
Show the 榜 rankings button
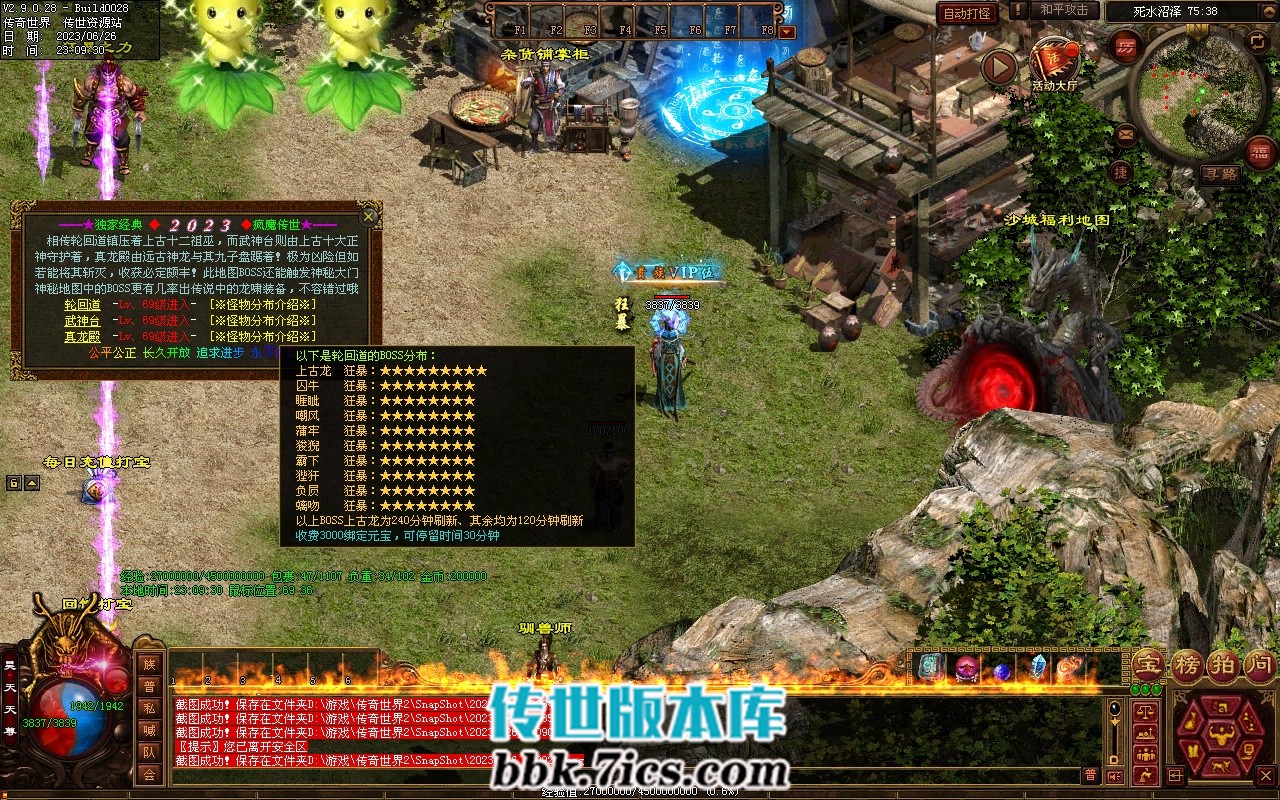(x=1187, y=665)
